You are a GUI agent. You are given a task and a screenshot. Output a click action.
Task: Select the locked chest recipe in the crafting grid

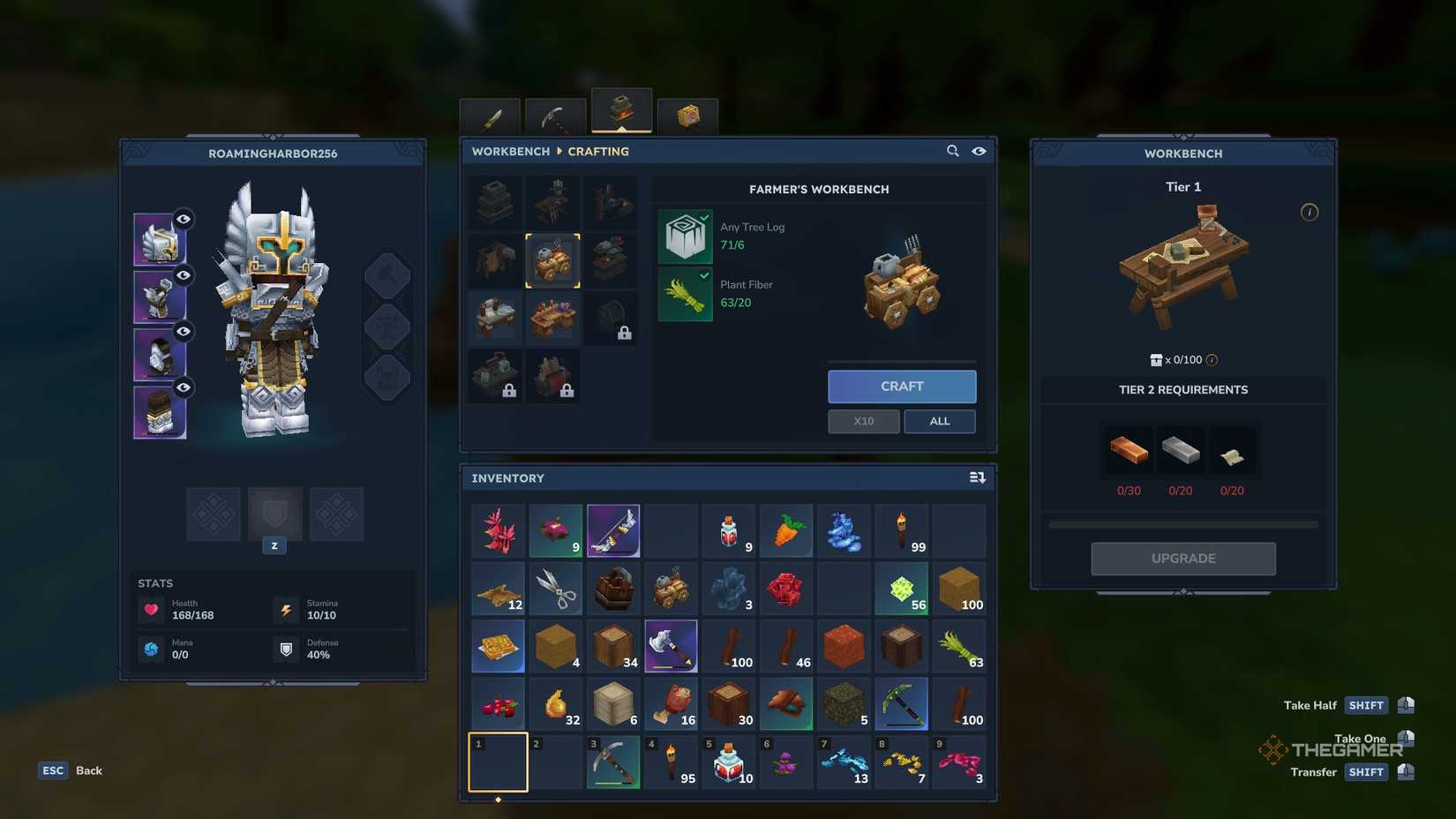(612, 319)
